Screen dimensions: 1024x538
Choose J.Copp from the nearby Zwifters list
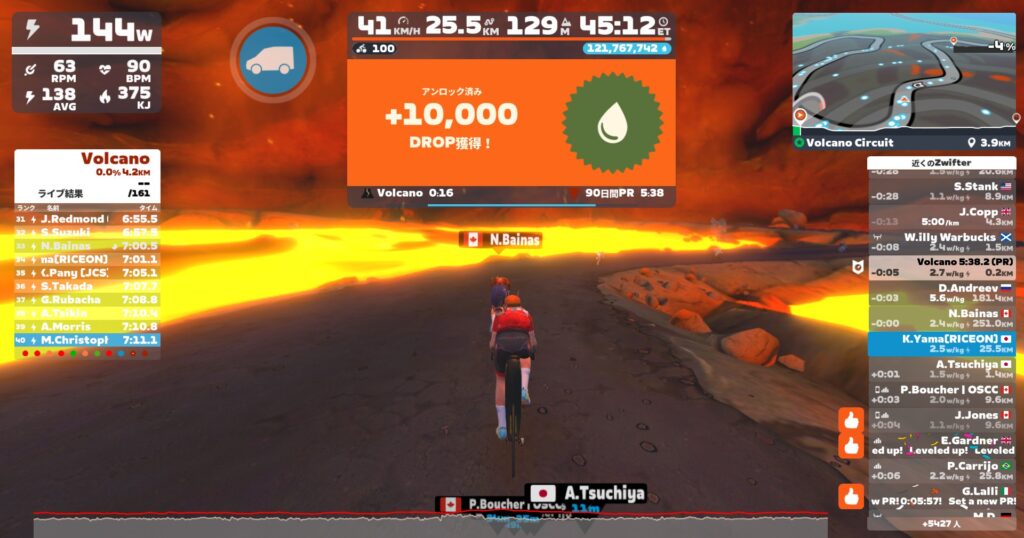940,216
